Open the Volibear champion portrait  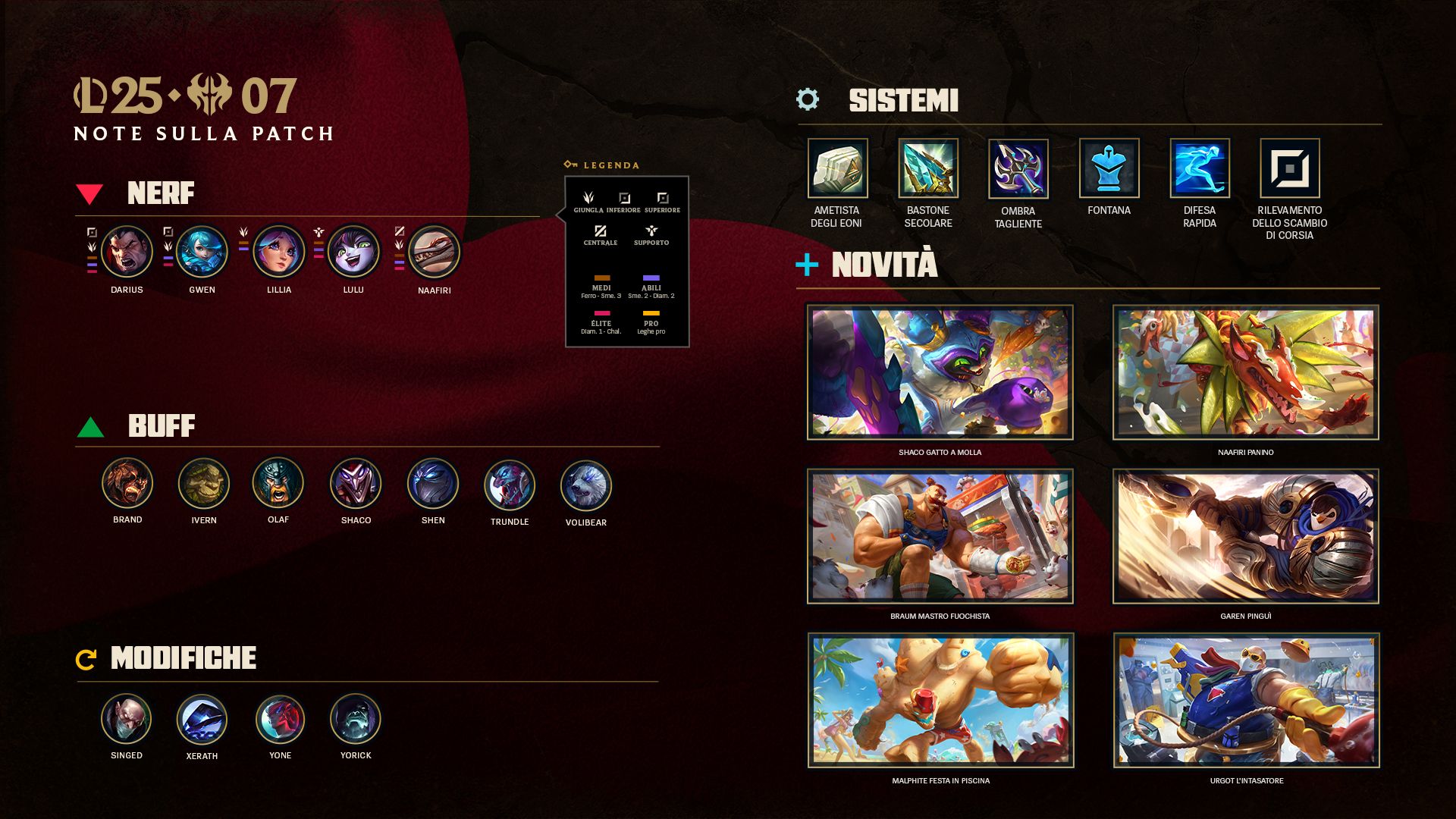coord(585,485)
